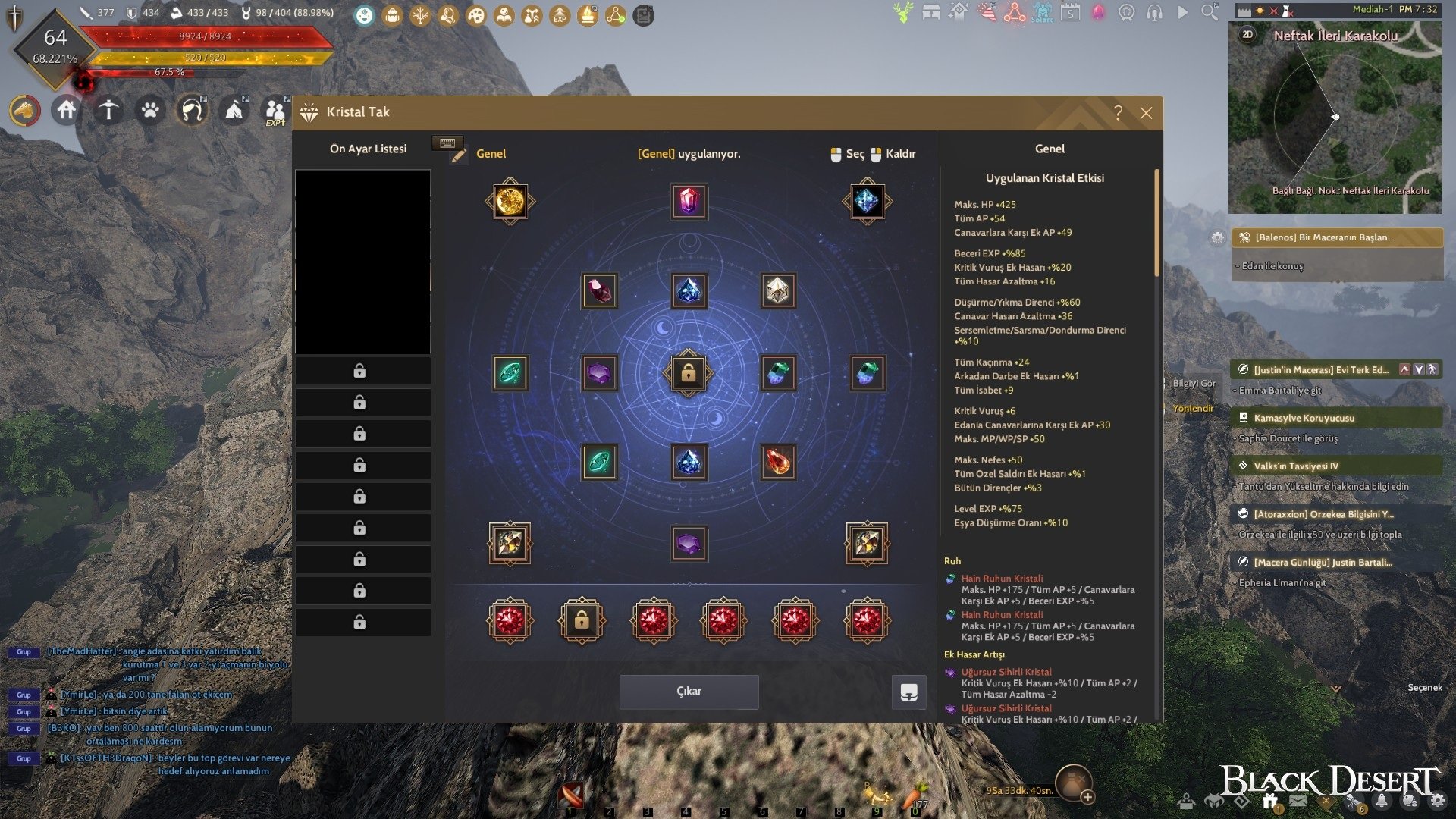This screenshot has width=1456, height=819.
Task: Click the horse mount icon
Action: tap(25, 111)
